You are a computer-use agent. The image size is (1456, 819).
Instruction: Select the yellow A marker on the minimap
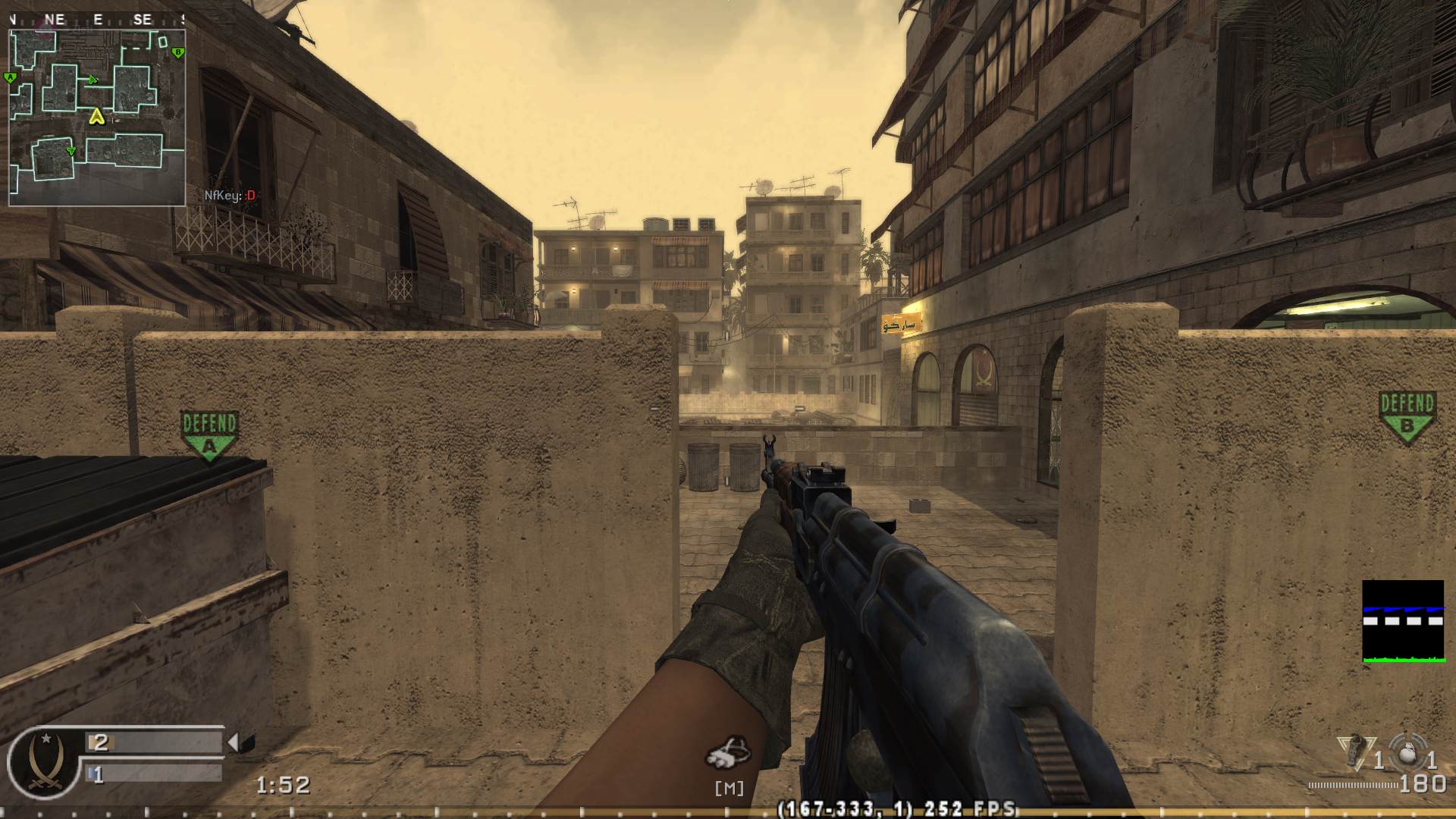point(96,118)
